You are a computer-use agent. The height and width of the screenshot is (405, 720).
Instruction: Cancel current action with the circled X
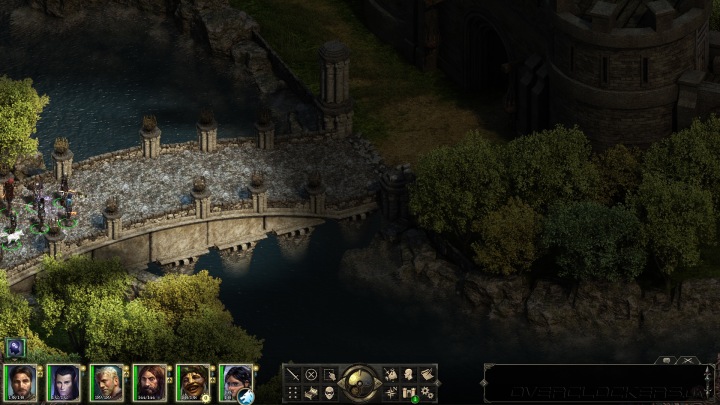(x=311, y=374)
